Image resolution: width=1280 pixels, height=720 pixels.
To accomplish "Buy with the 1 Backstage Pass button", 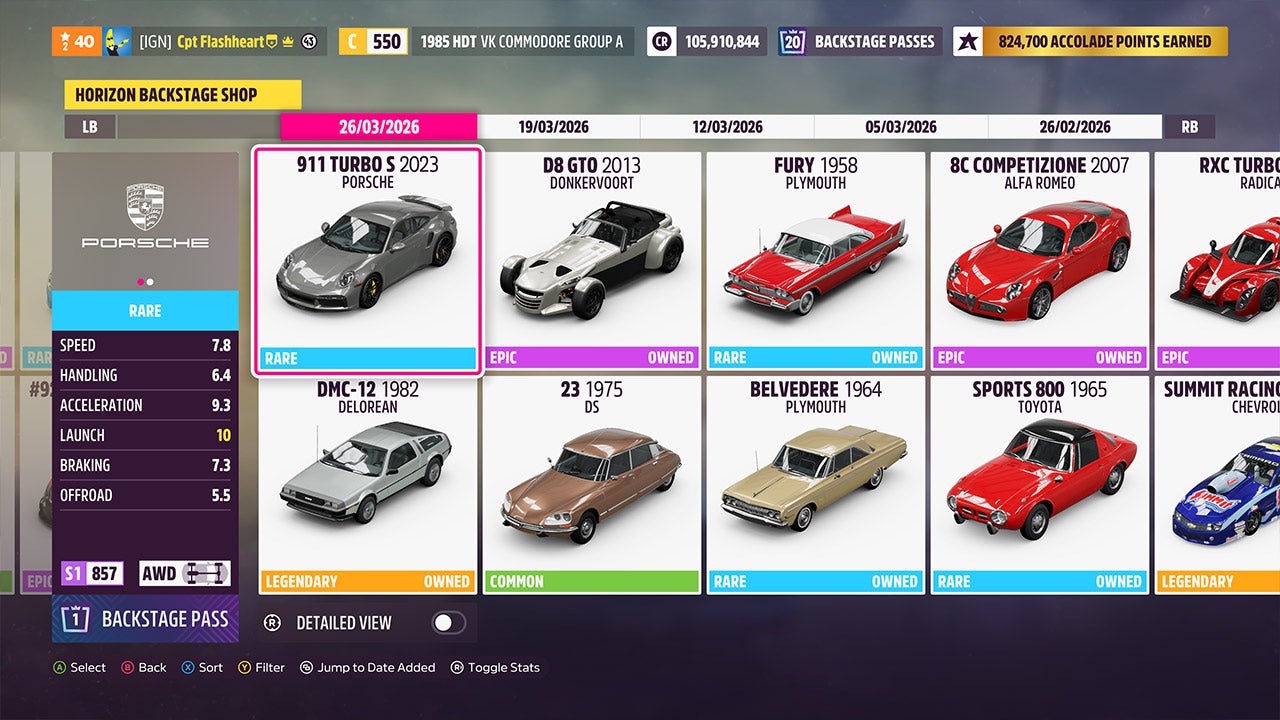I will (146, 619).
